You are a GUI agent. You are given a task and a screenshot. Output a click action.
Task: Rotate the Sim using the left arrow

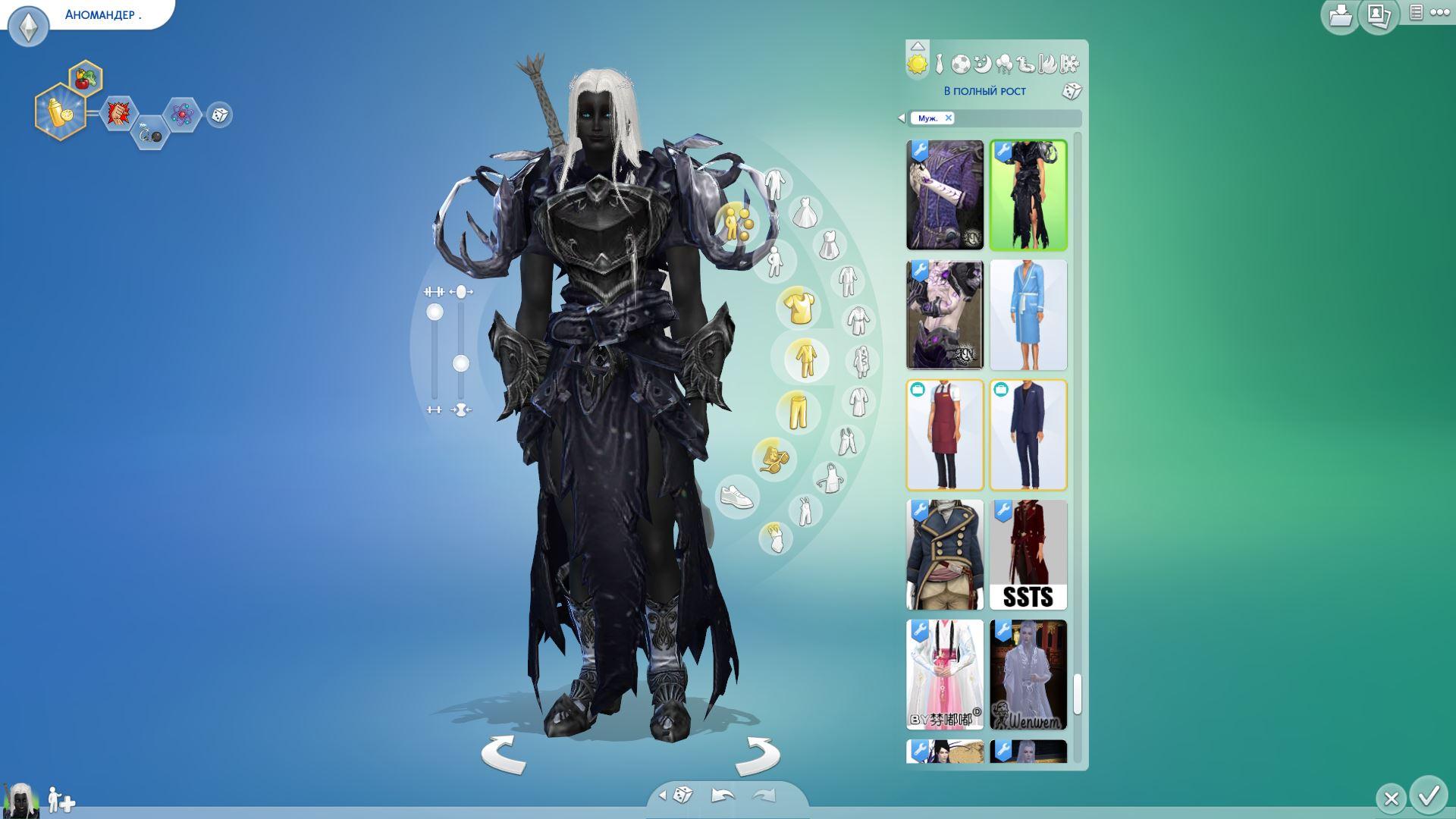(504, 755)
